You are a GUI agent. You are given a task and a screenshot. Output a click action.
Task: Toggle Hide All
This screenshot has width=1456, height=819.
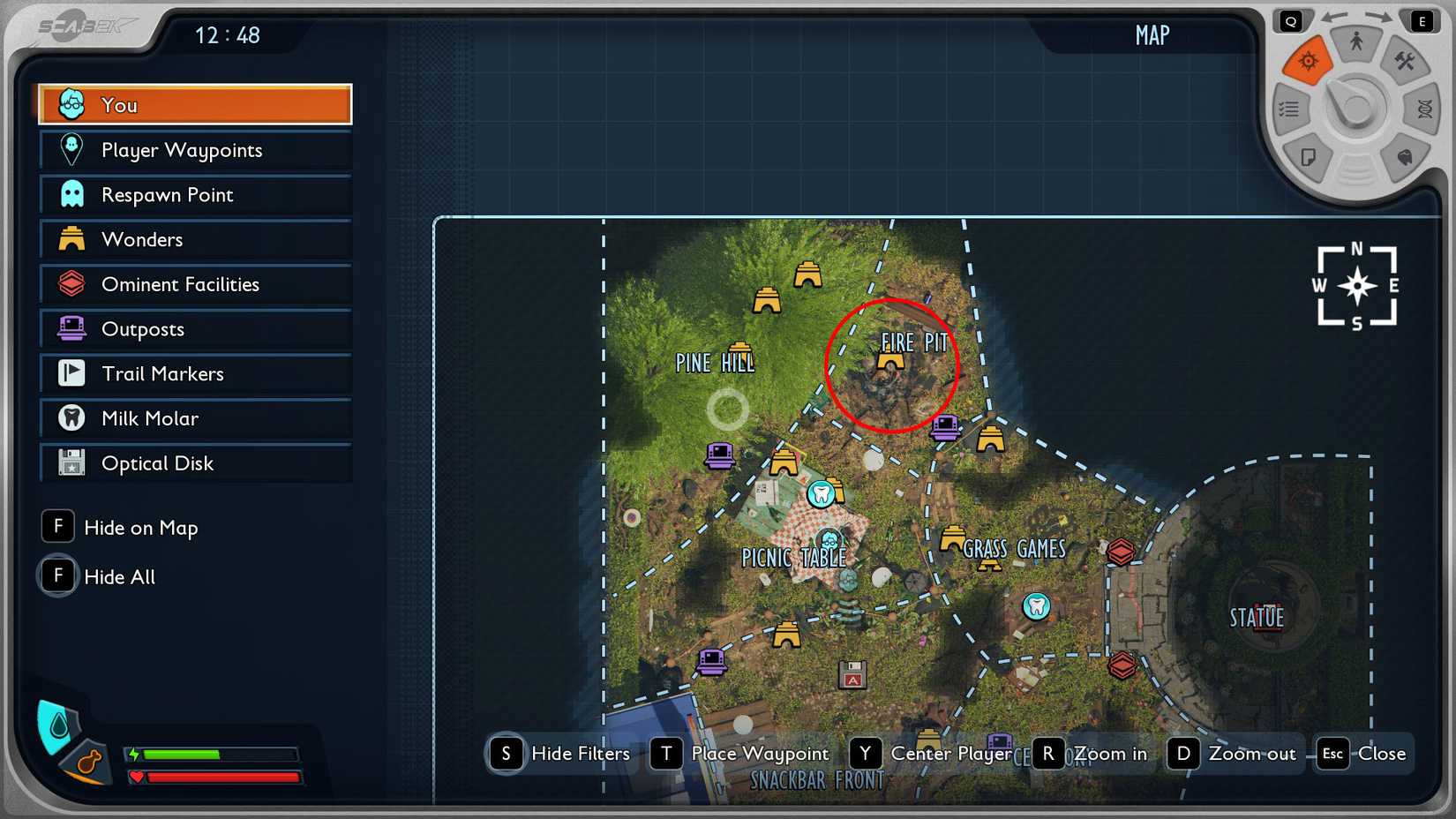57,575
